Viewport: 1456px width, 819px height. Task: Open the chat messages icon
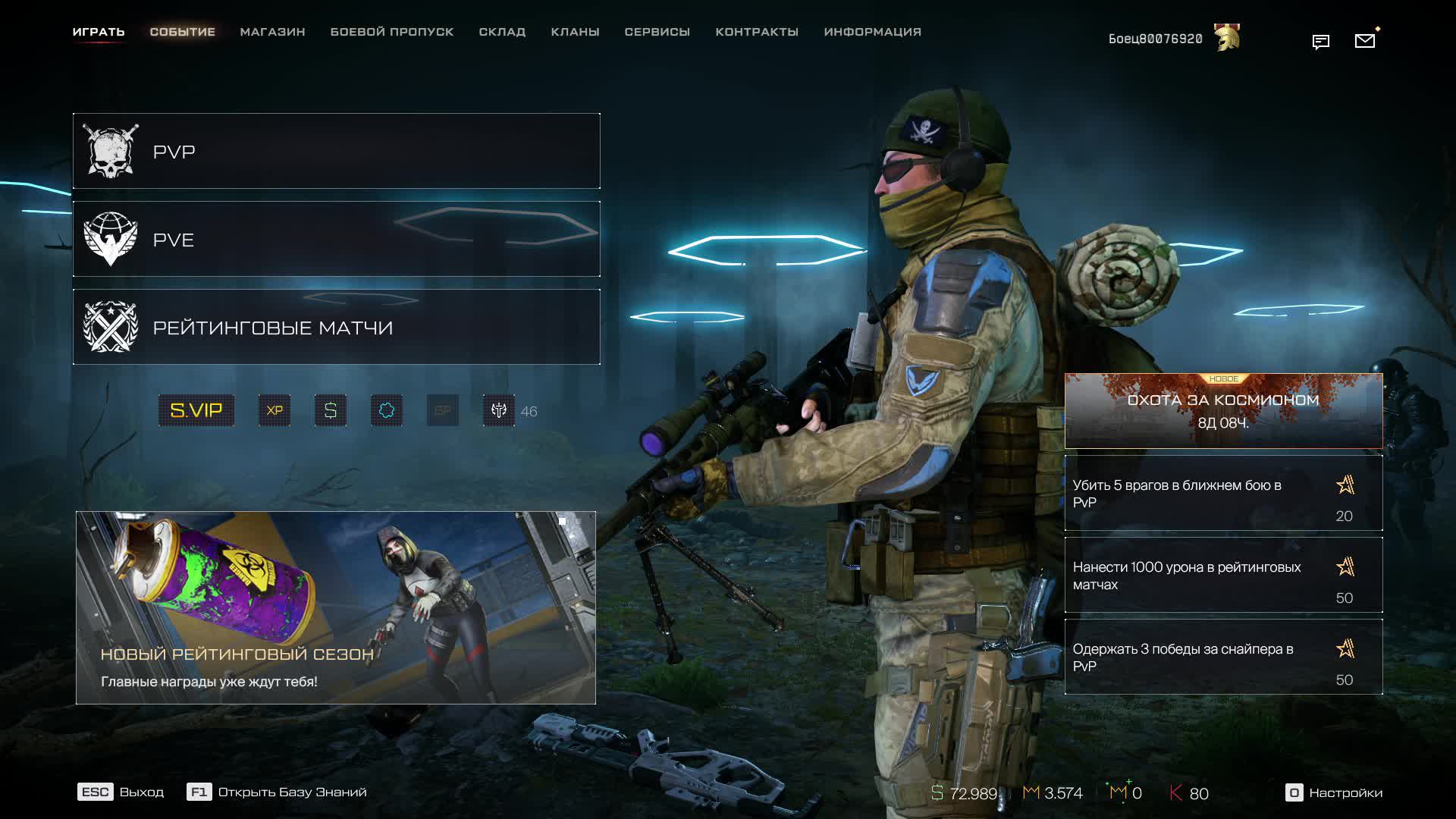[x=1320, y=42]
